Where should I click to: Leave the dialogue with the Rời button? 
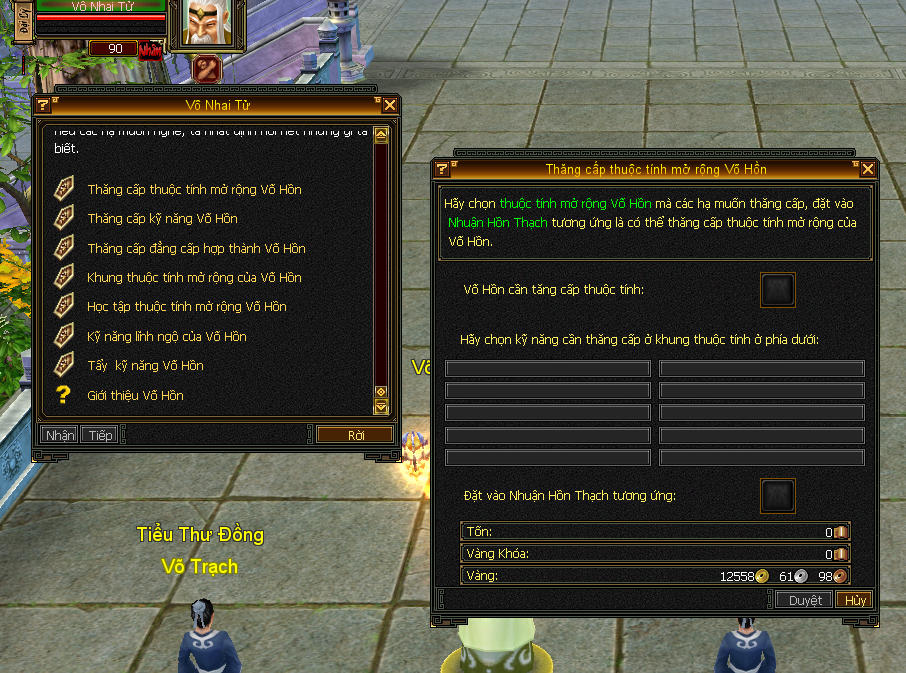coord(355,435)
